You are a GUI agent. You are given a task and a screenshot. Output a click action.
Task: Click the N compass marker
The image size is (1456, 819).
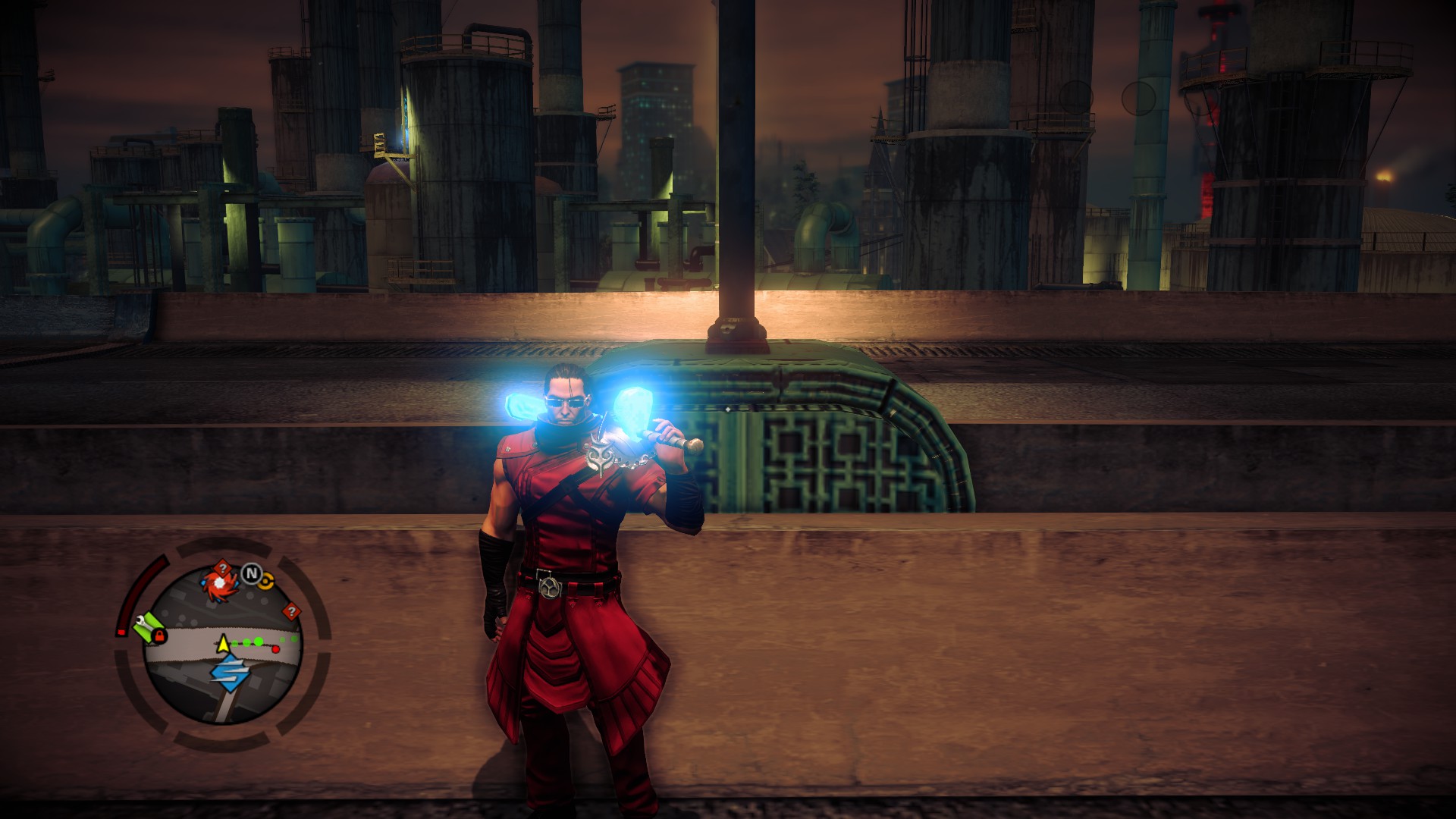[x=250, y=574]
